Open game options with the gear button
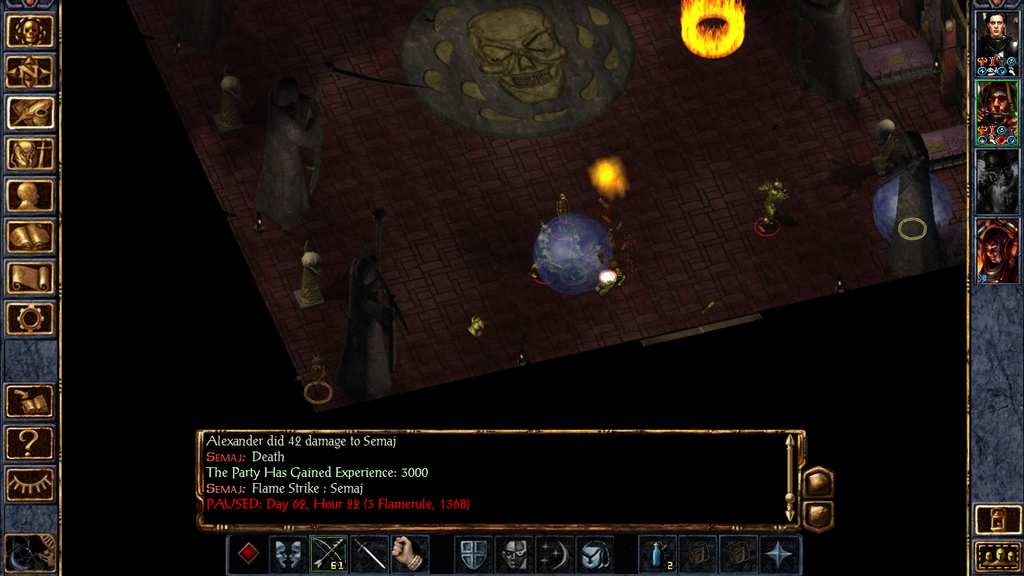Screen dimensions: 1024x576 30,318
